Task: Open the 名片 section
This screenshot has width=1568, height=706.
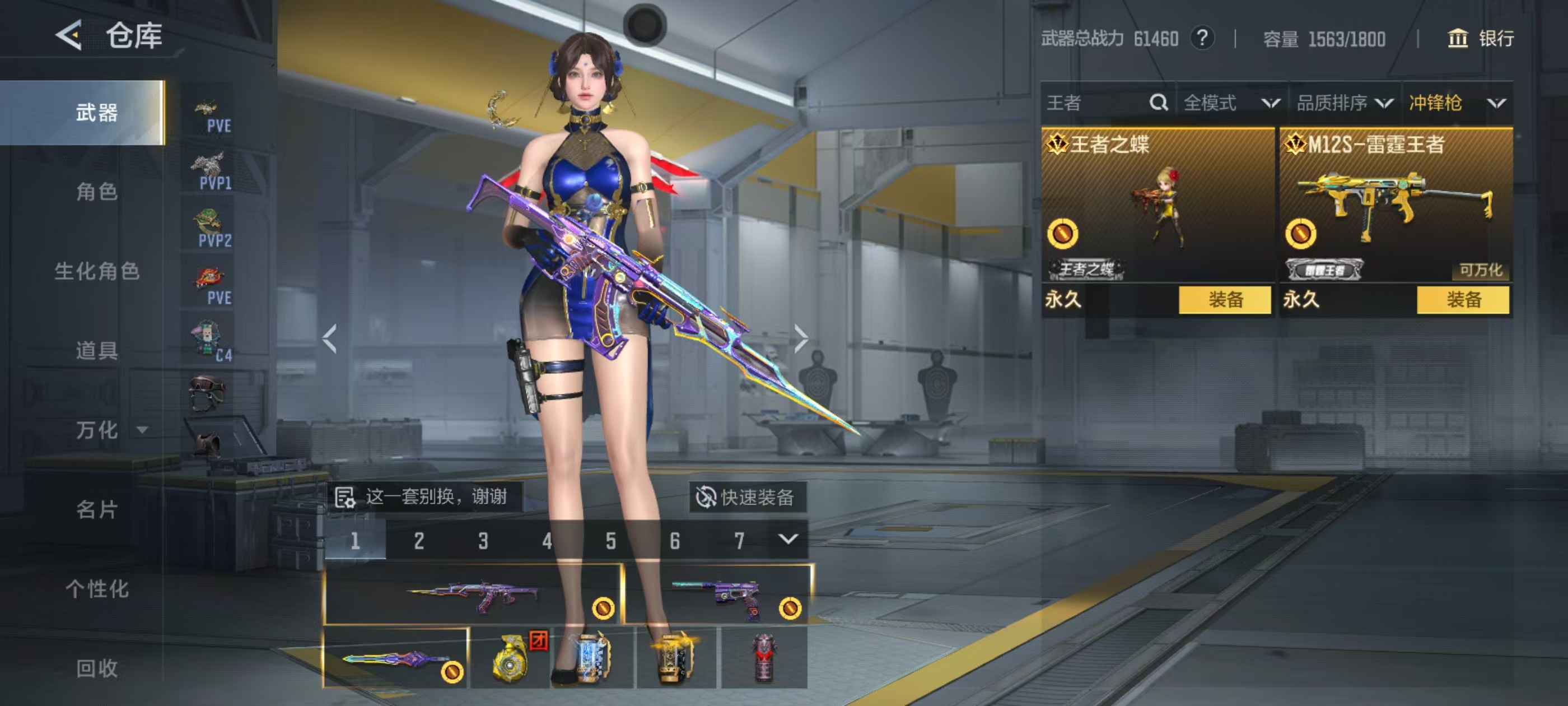Action: pos(97,509)
